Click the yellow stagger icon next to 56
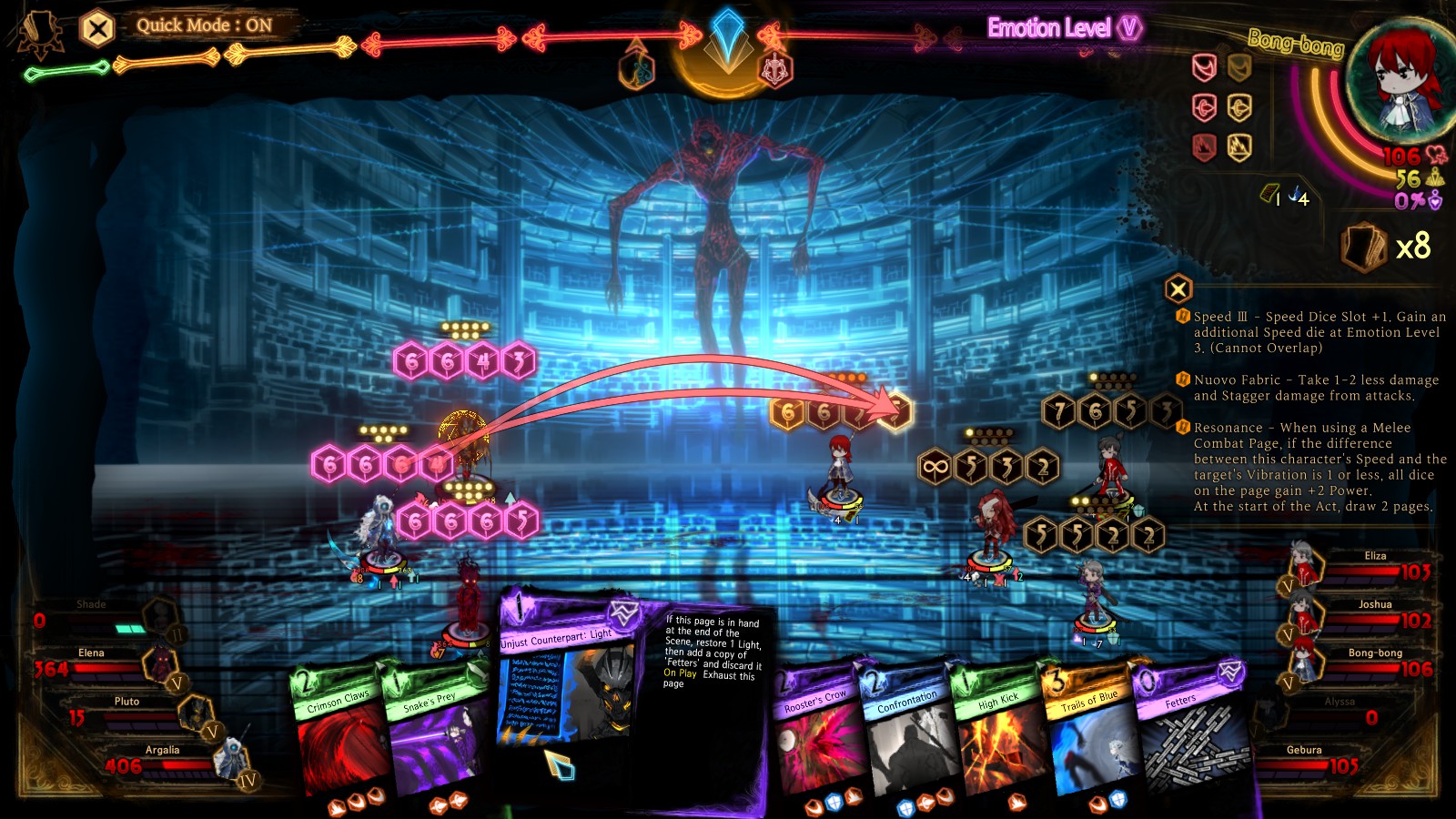The image size is (1456, 819). point(1435,178)
